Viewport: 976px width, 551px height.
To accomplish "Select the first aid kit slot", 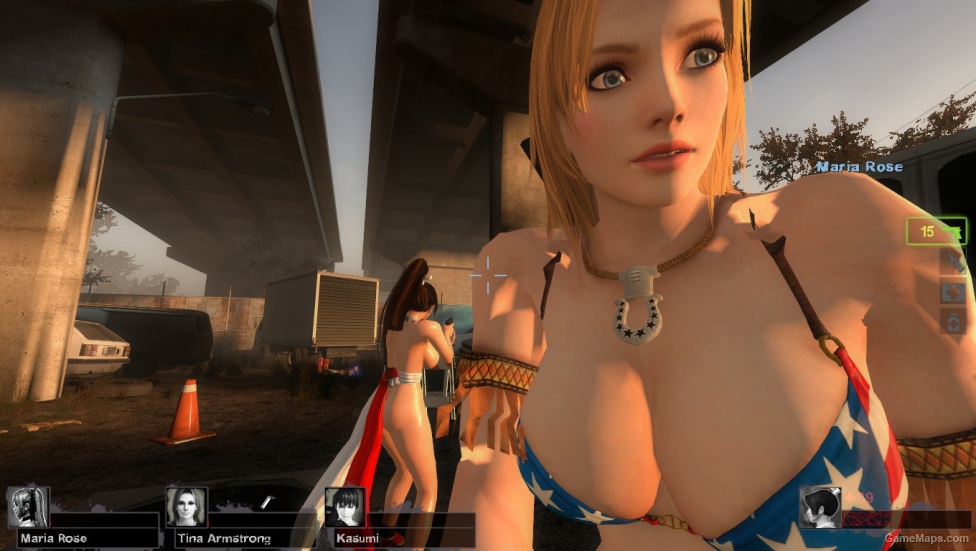I will (952, 292).
